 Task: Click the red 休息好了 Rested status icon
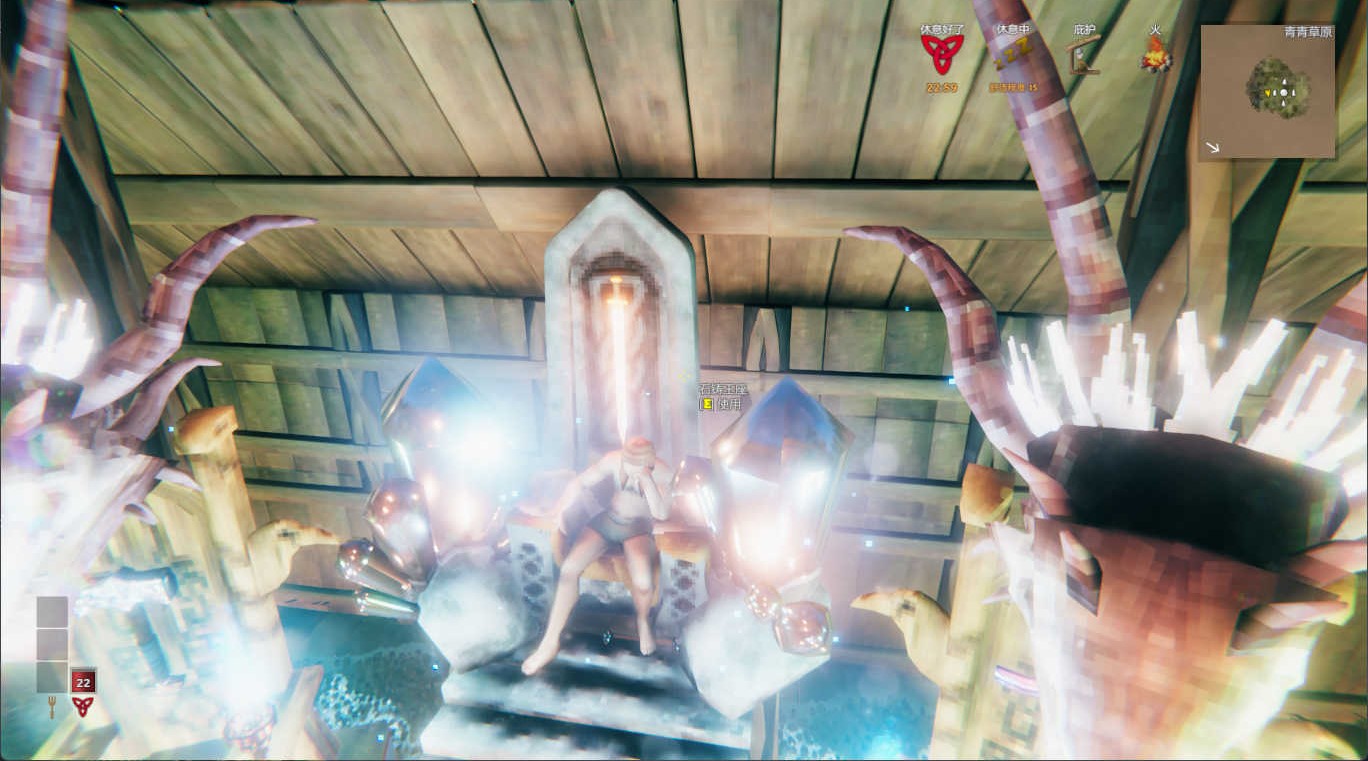pyautogui.click(x=941, y=56)
